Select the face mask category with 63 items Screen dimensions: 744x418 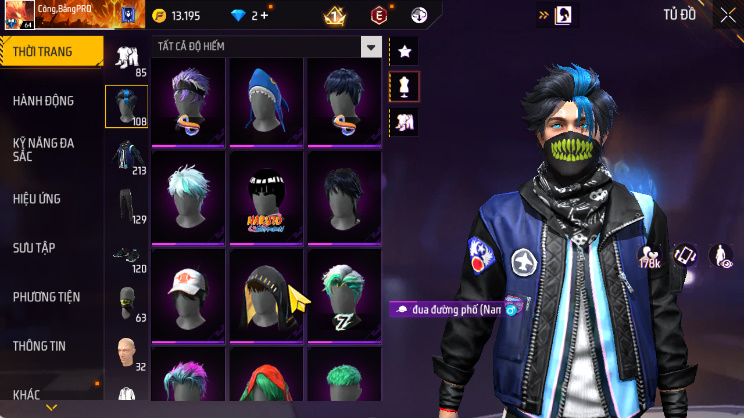(126, 300)
